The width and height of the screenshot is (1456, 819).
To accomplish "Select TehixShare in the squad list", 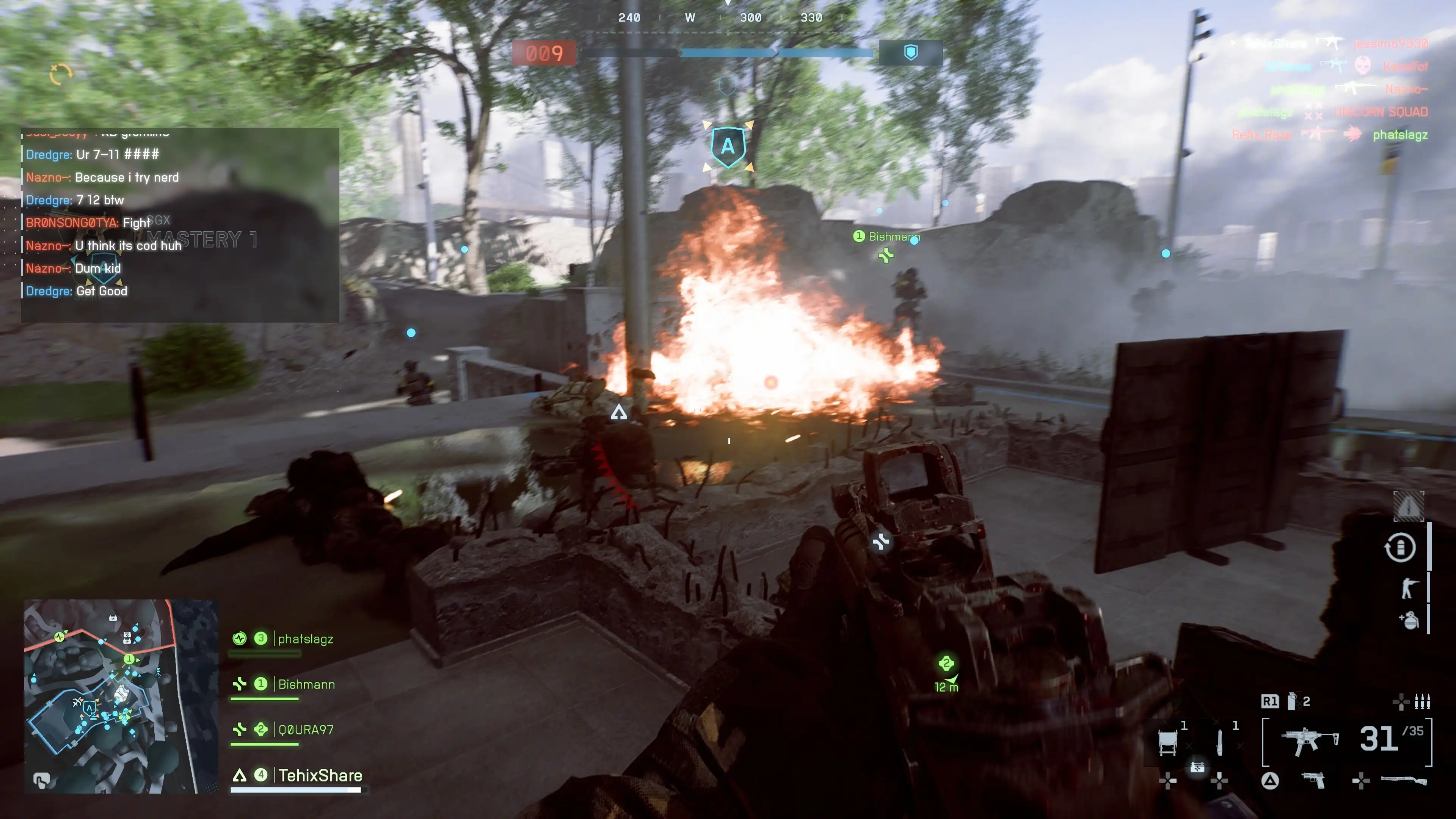I will point(320,775).
